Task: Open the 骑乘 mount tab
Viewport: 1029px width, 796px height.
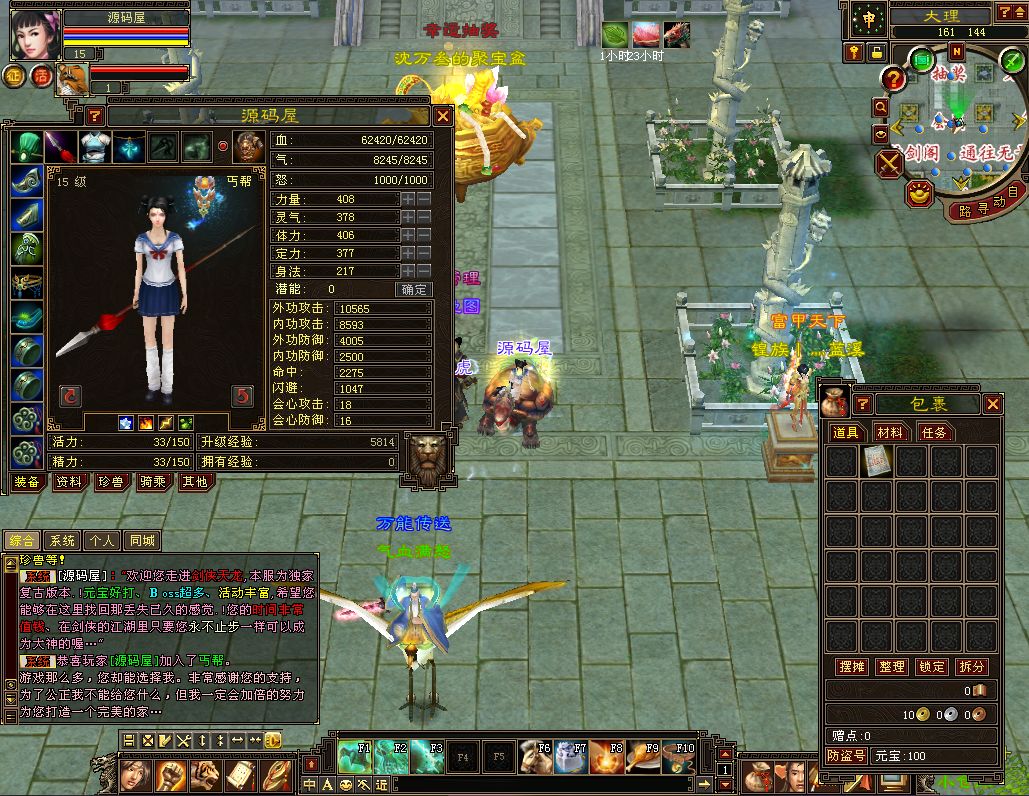Action: pos(152,482)
